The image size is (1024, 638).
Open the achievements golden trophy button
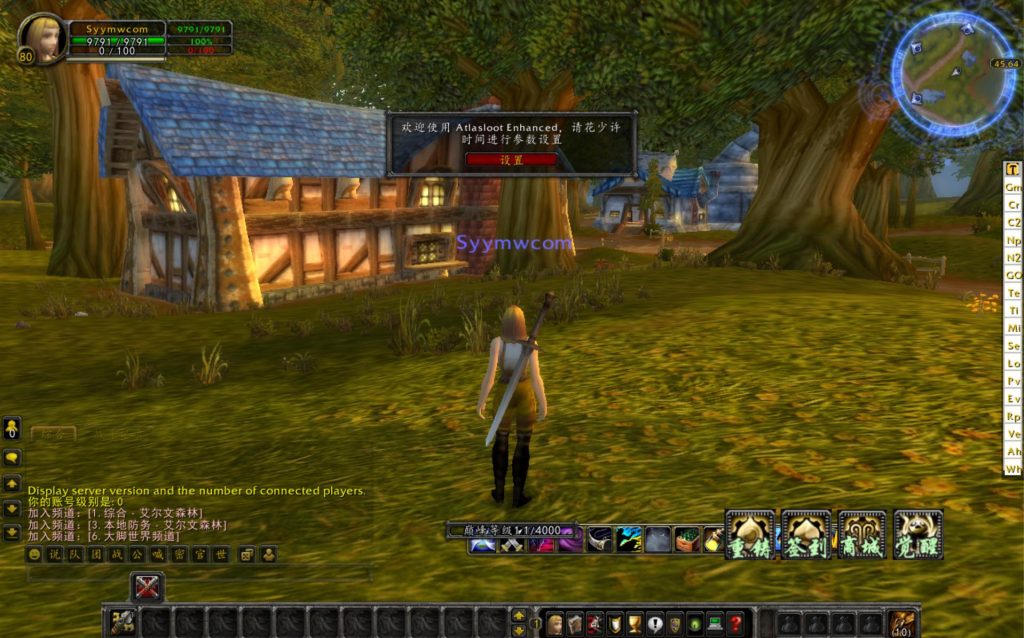[x=634, y=624]
